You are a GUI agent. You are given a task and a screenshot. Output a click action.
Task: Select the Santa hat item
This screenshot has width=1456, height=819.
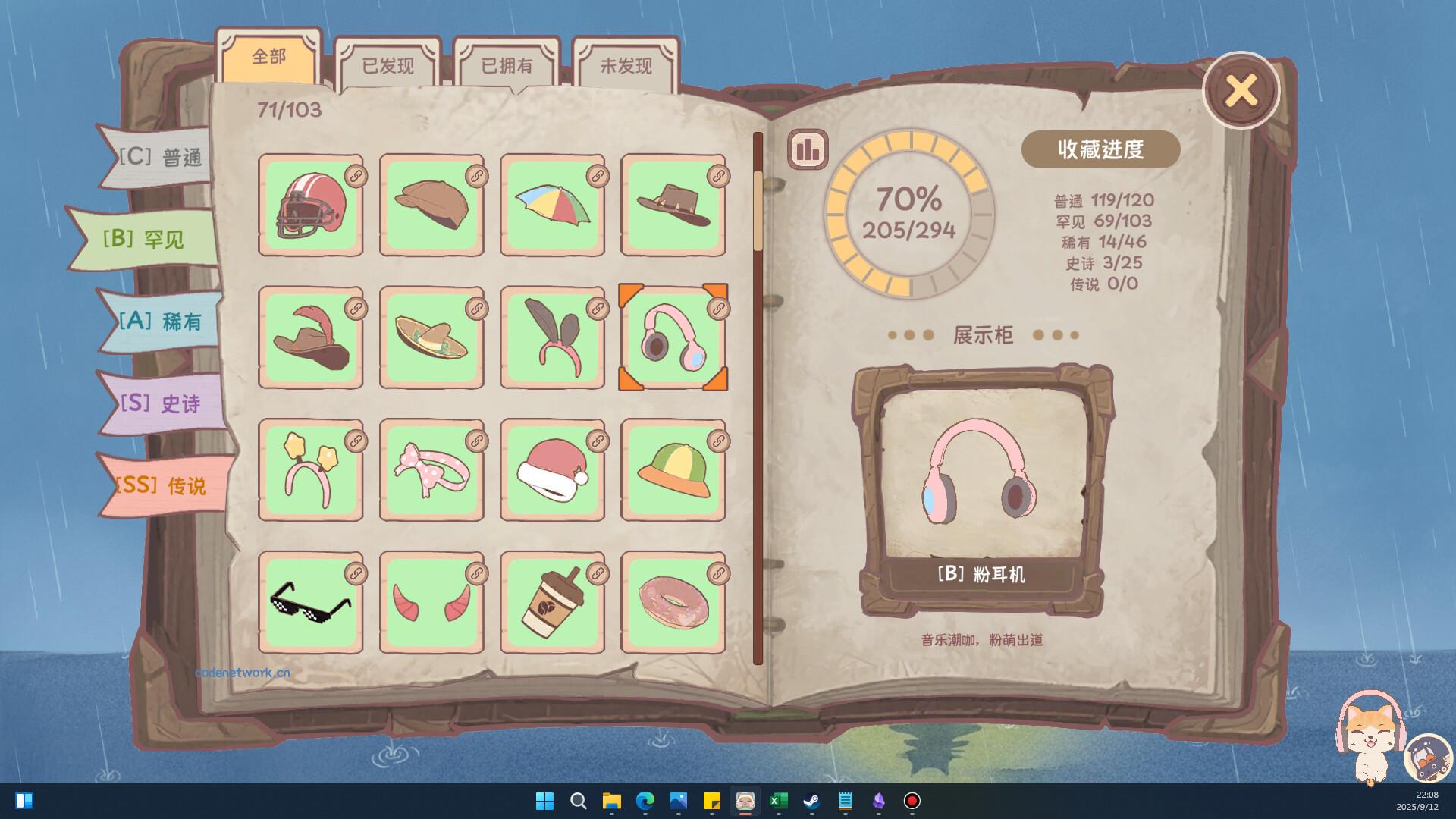pyautogui.click(x=552, y=470)
